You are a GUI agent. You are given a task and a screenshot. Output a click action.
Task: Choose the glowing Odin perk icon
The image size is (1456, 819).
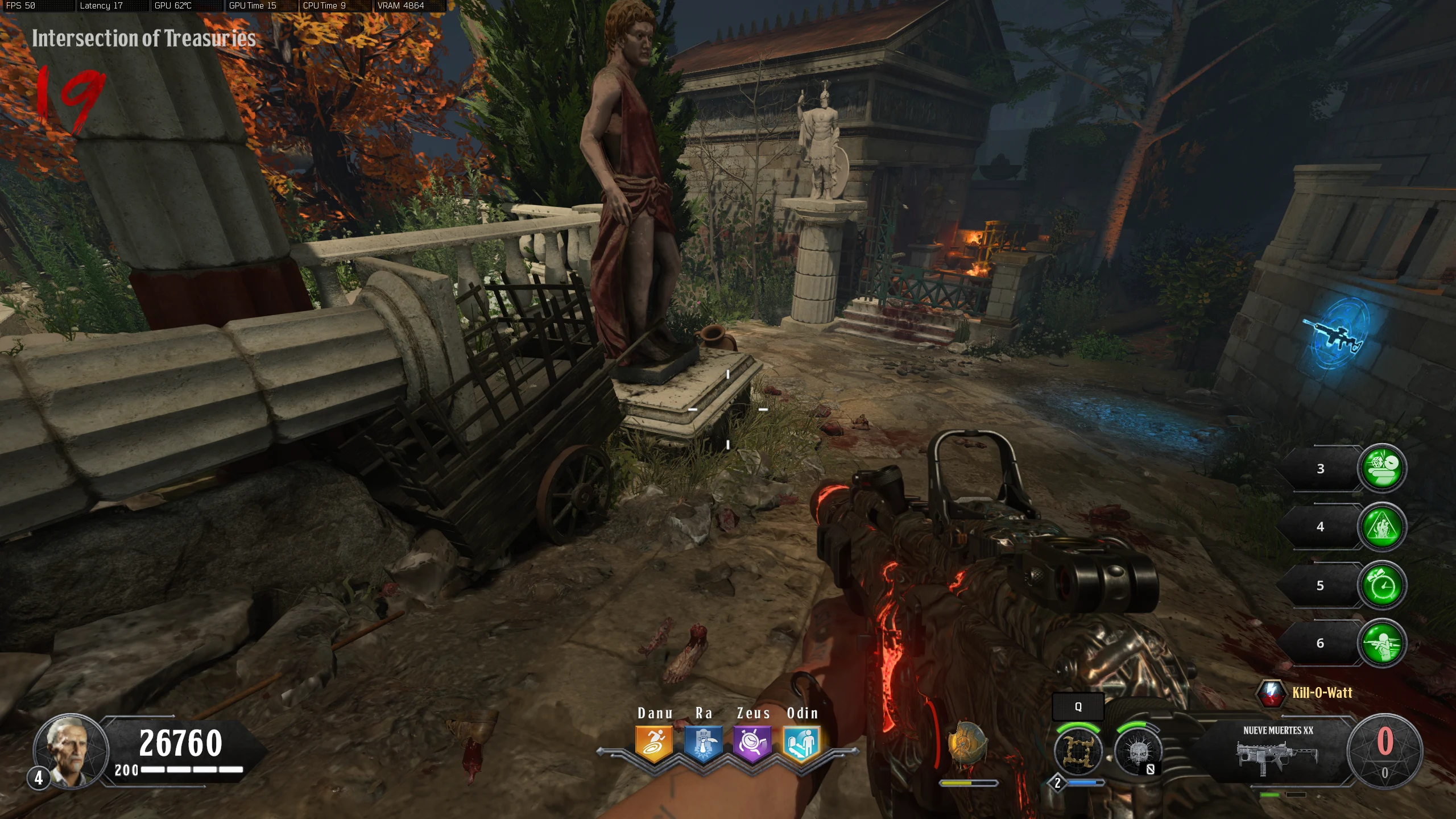point(801,743)
